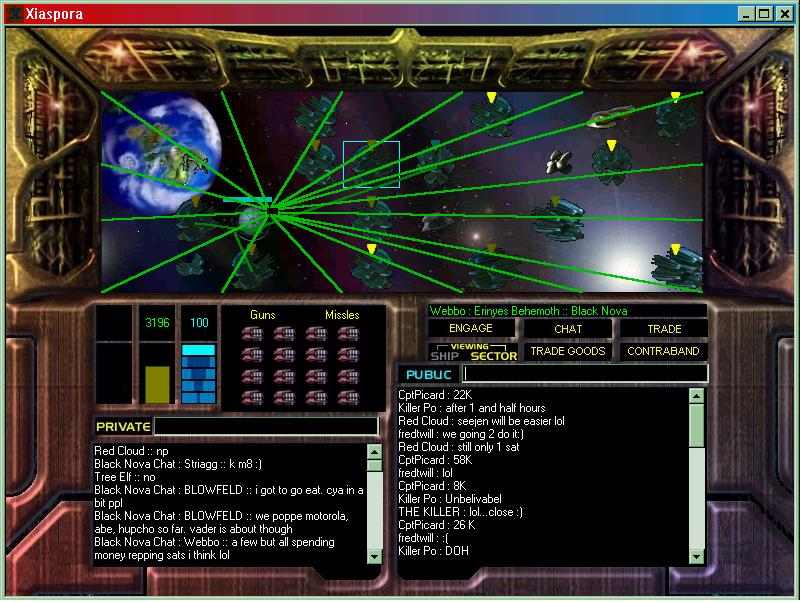Screen dimensions: 800x602
Task: Click the private chat scrollbar down arrow
Action: point(375,555)
